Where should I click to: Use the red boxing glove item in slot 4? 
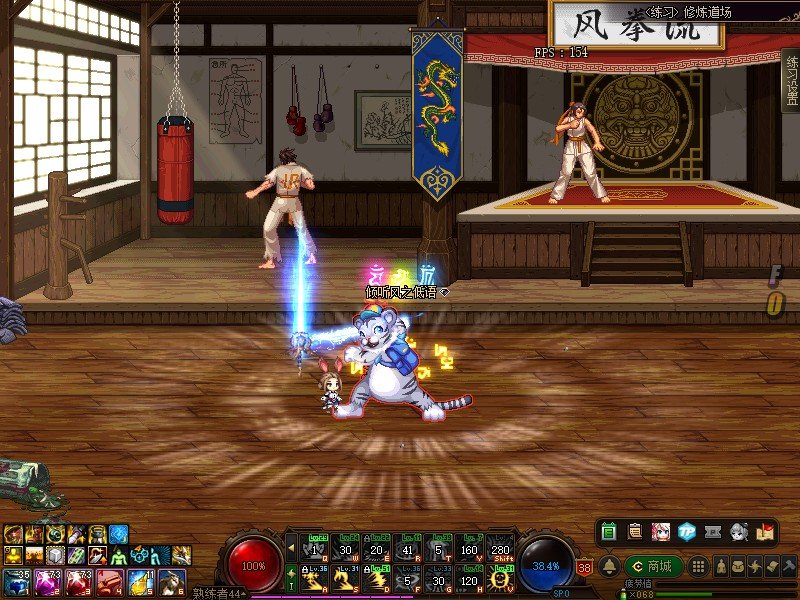107,580
